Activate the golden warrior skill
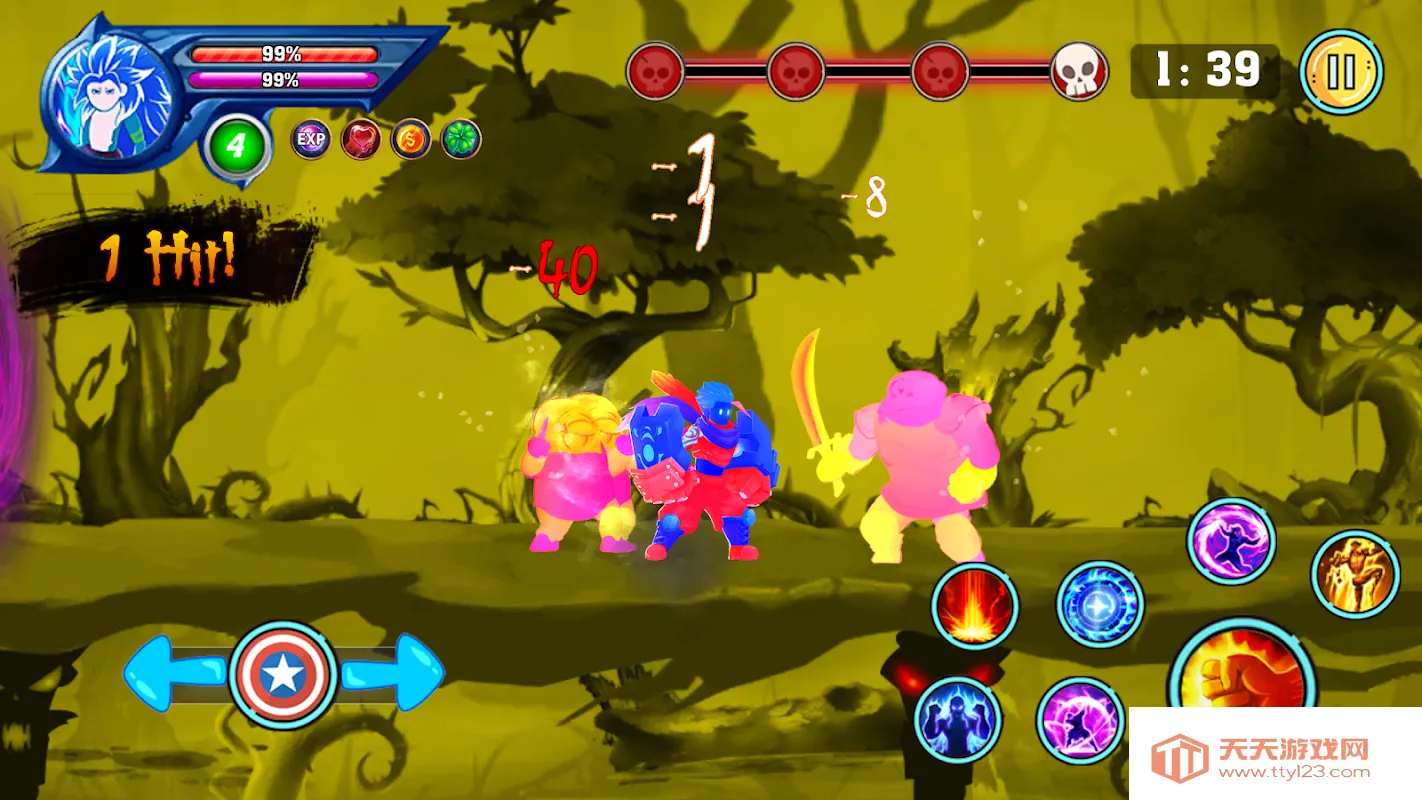The image size is (1422, 800). [1355, 574]
